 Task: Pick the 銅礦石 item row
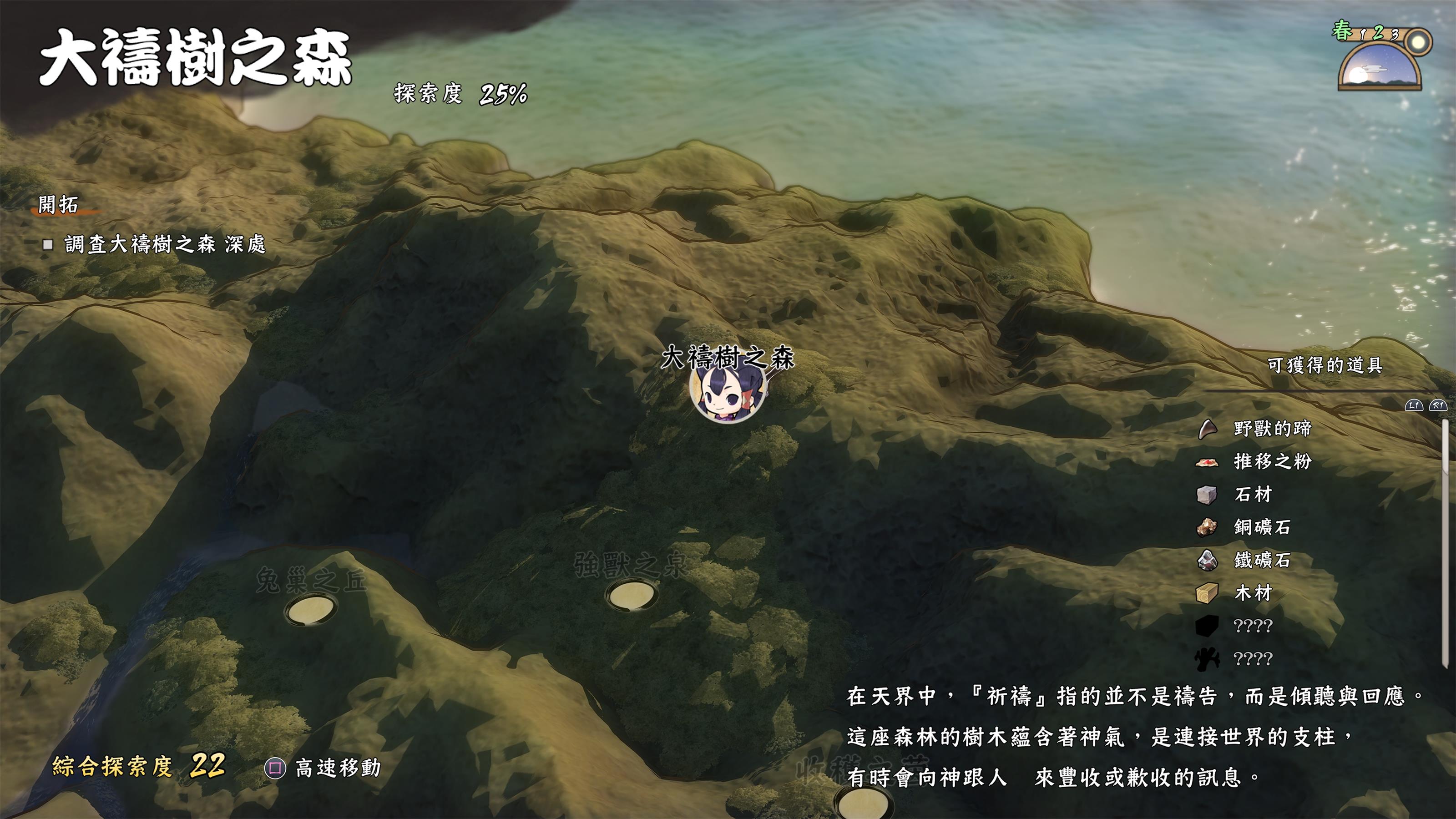(1262, 527)
